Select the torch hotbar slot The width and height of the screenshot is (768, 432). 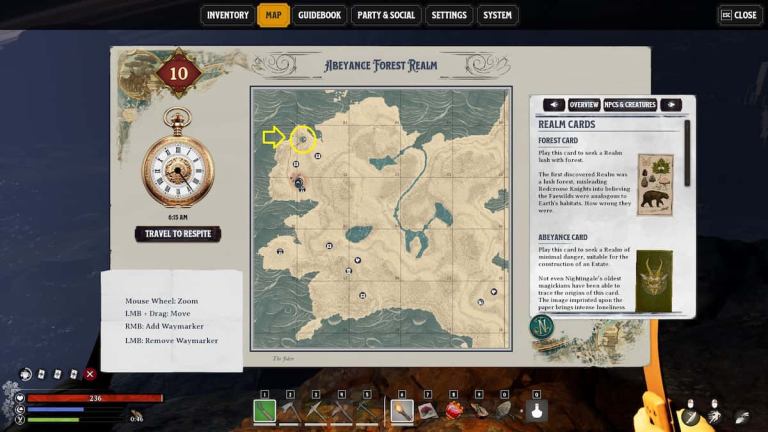pyautogui.click(x=401, y=410)
